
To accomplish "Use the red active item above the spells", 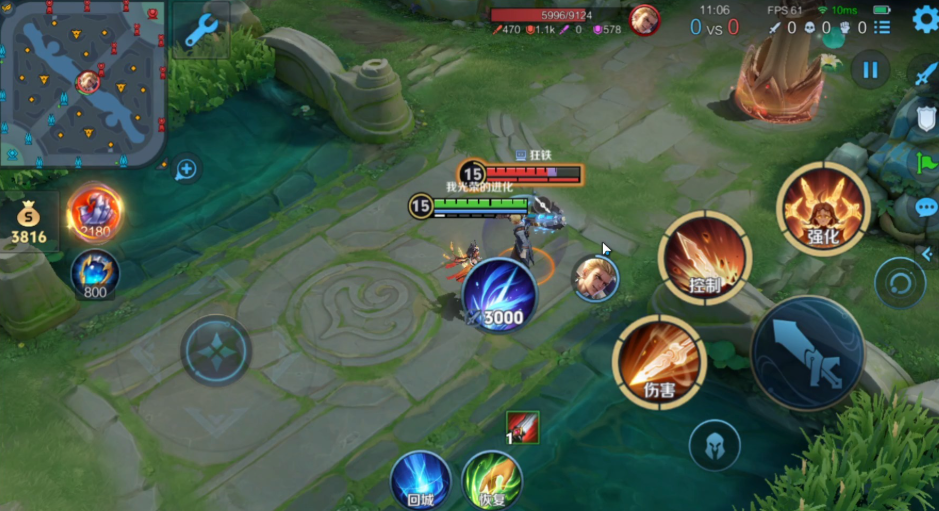I will [523, 427].
